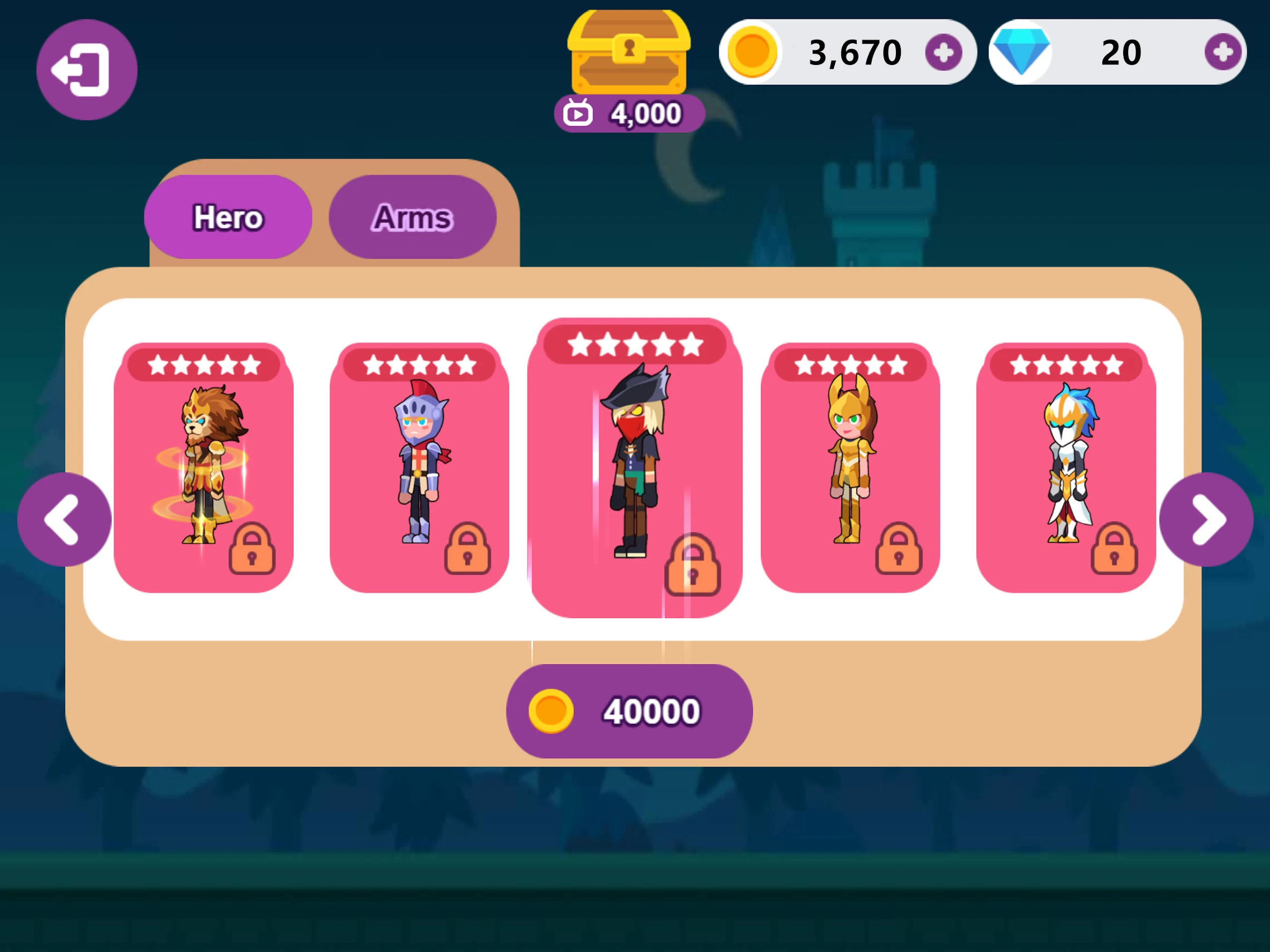Viewport: 1270px width, 952px height.
Task: Switch to the Arms tab
Action: (x=412, y=217)
